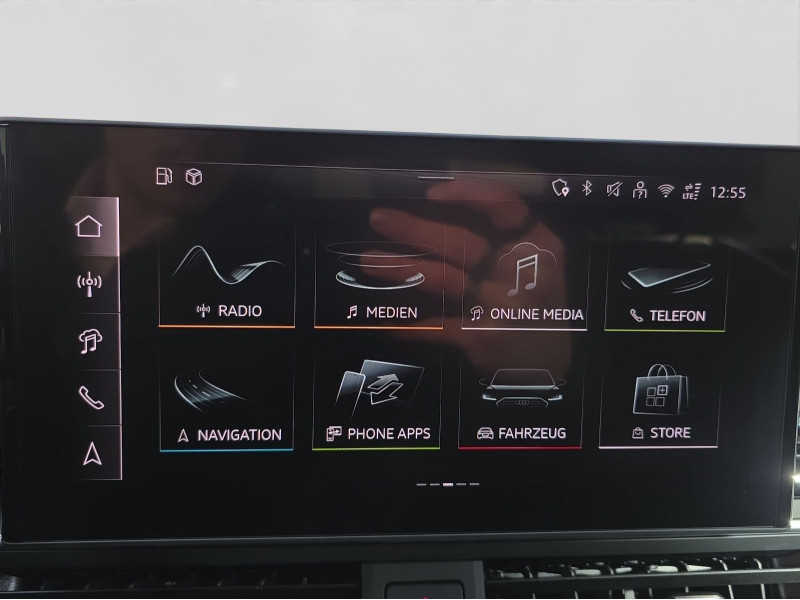
Task: Tap the fuel pump icon in the top bar
Action: (164, 176)
